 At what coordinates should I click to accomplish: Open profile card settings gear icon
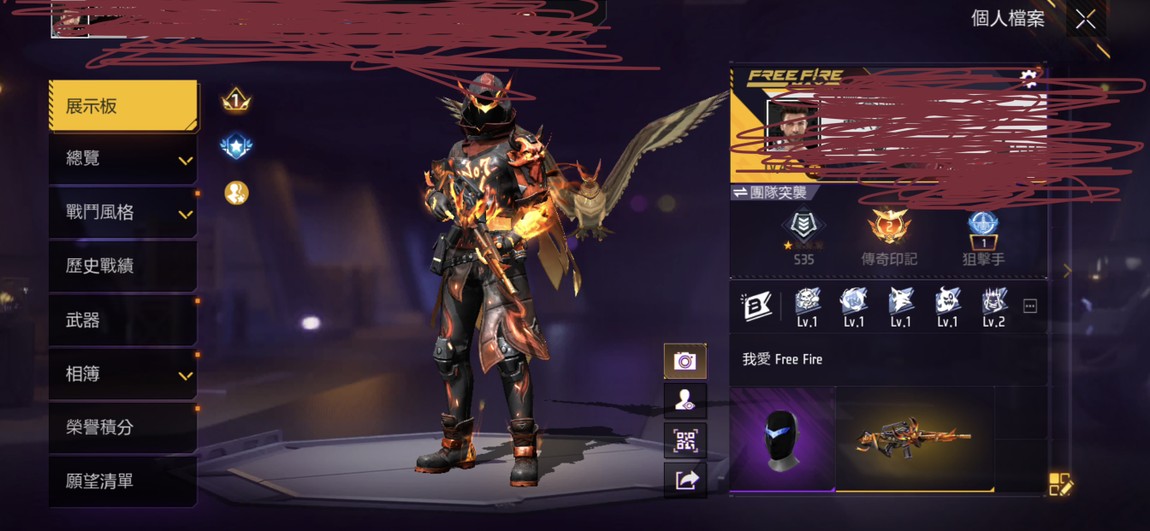pos(1028,78)
